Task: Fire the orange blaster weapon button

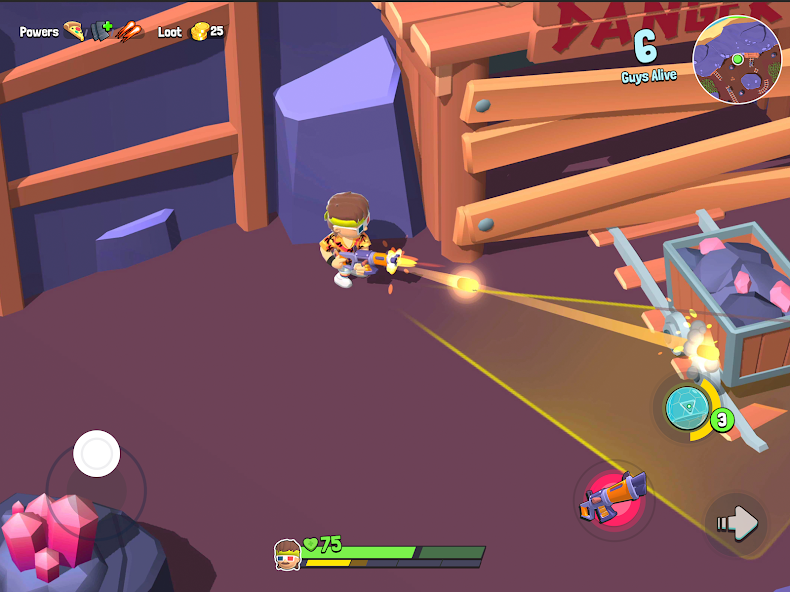Action: pos(613,497)
